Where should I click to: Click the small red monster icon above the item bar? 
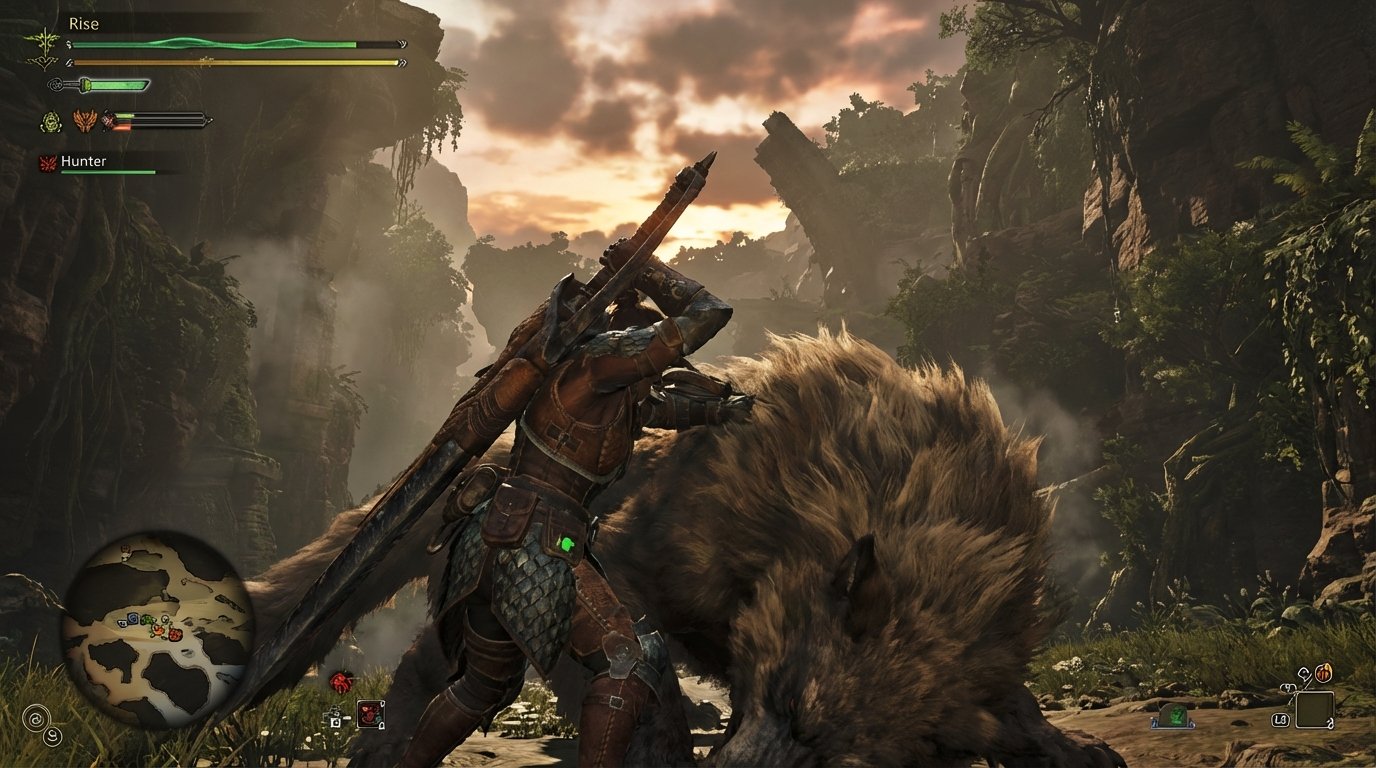341,681
